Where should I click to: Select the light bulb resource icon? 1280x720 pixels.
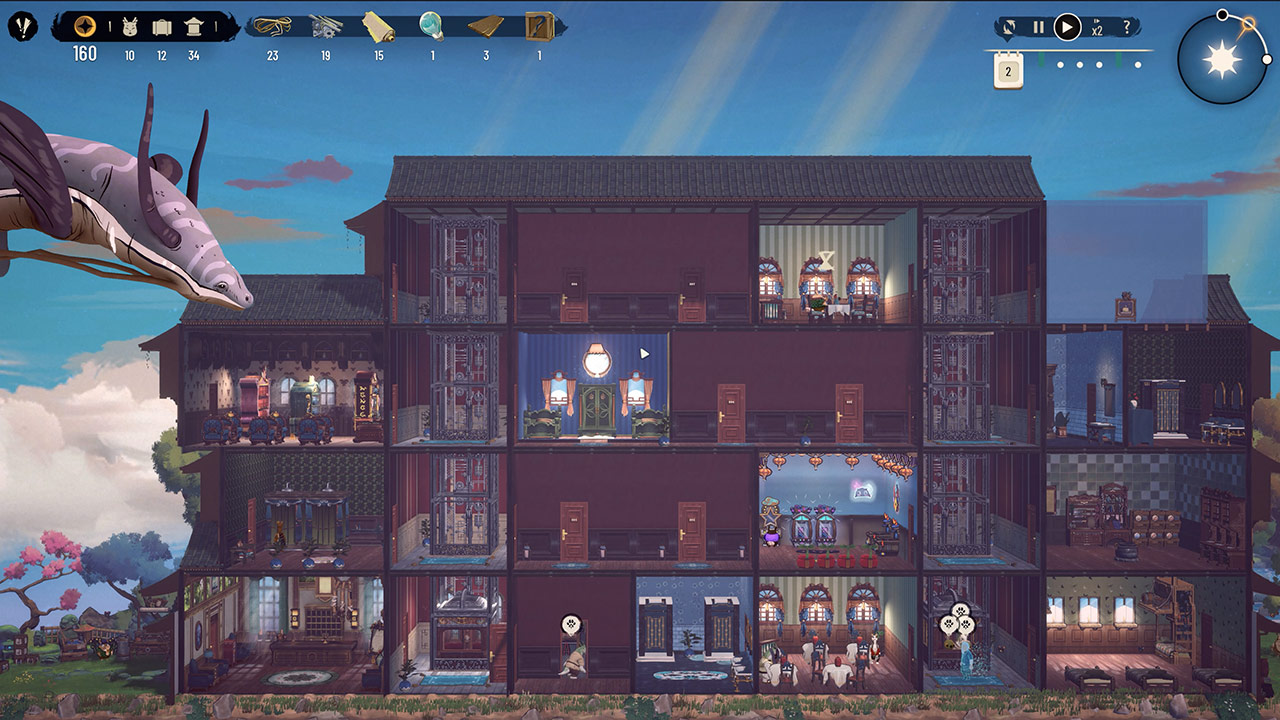click(432, 25)
